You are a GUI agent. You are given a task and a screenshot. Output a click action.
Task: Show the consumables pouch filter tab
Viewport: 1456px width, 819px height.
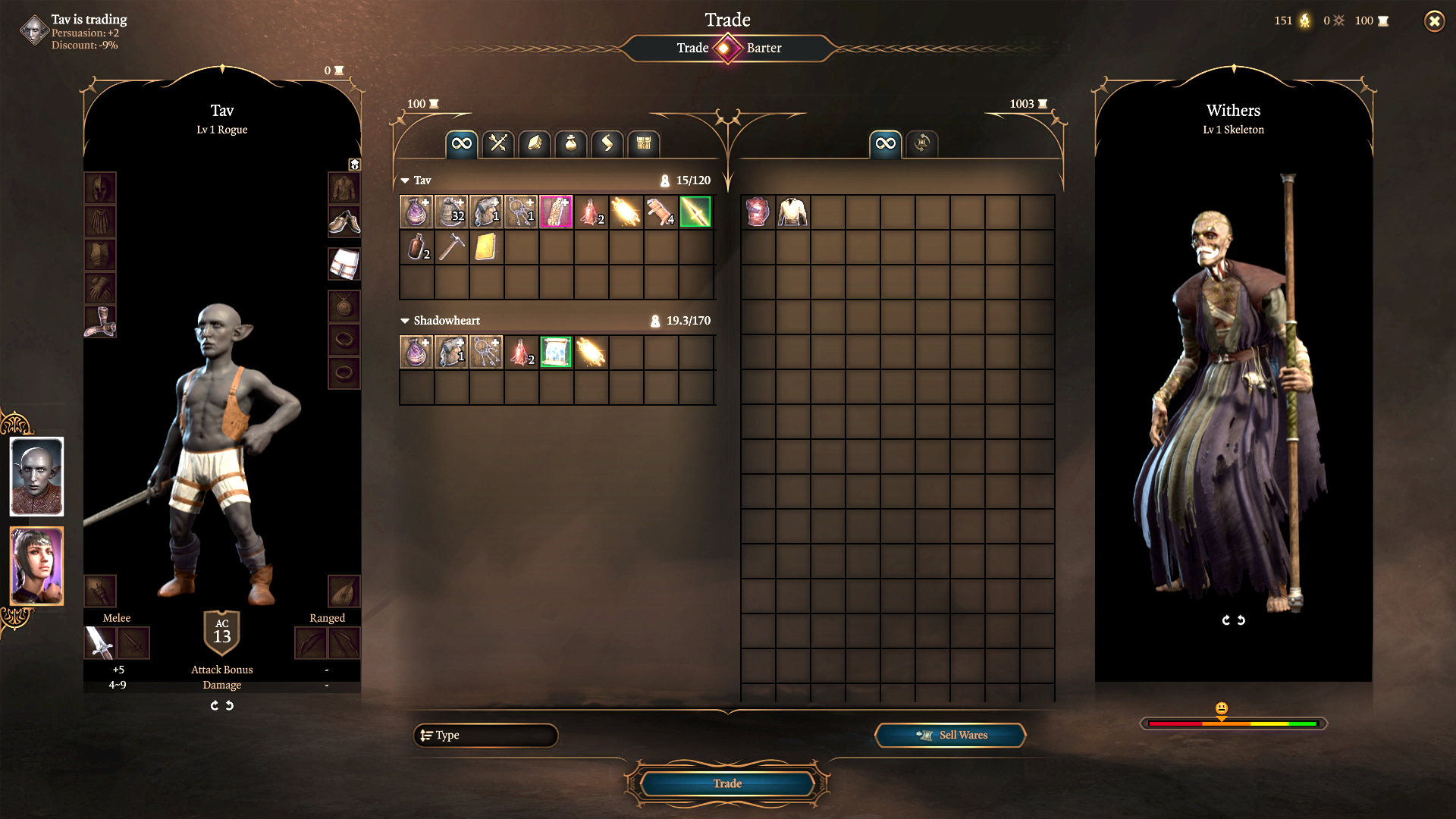571,143
